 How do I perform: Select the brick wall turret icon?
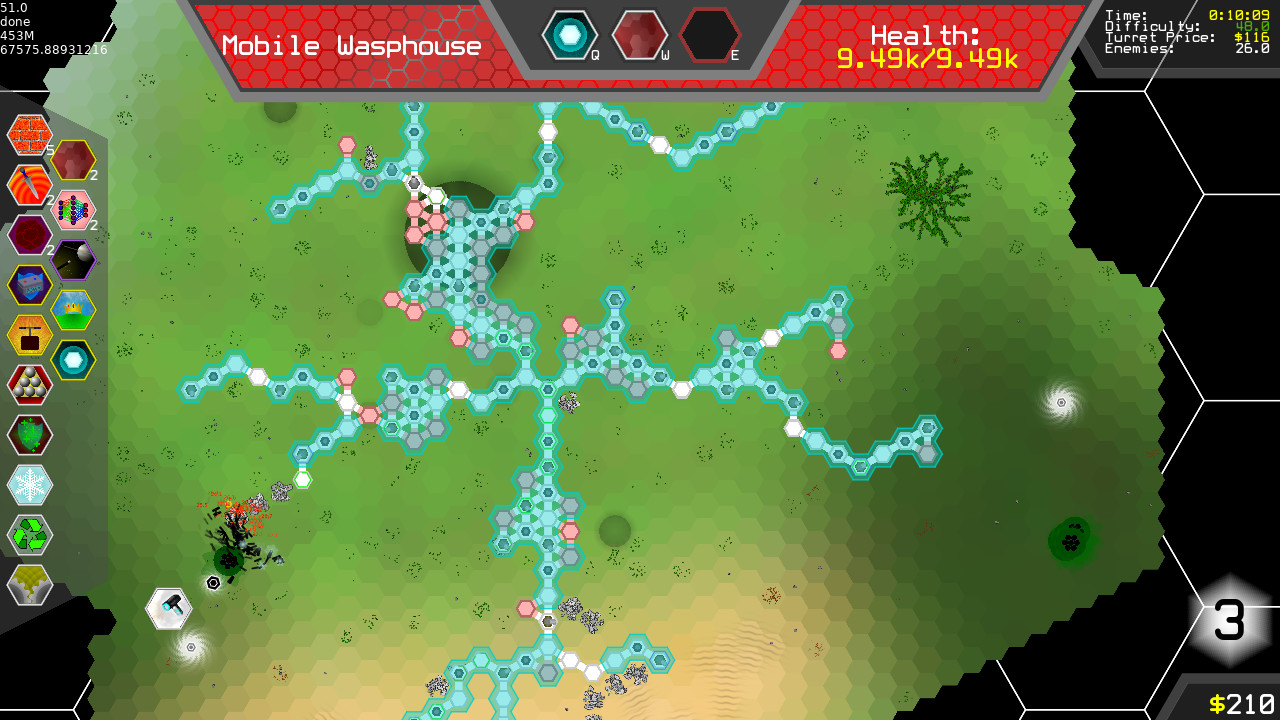pos(29,135)
